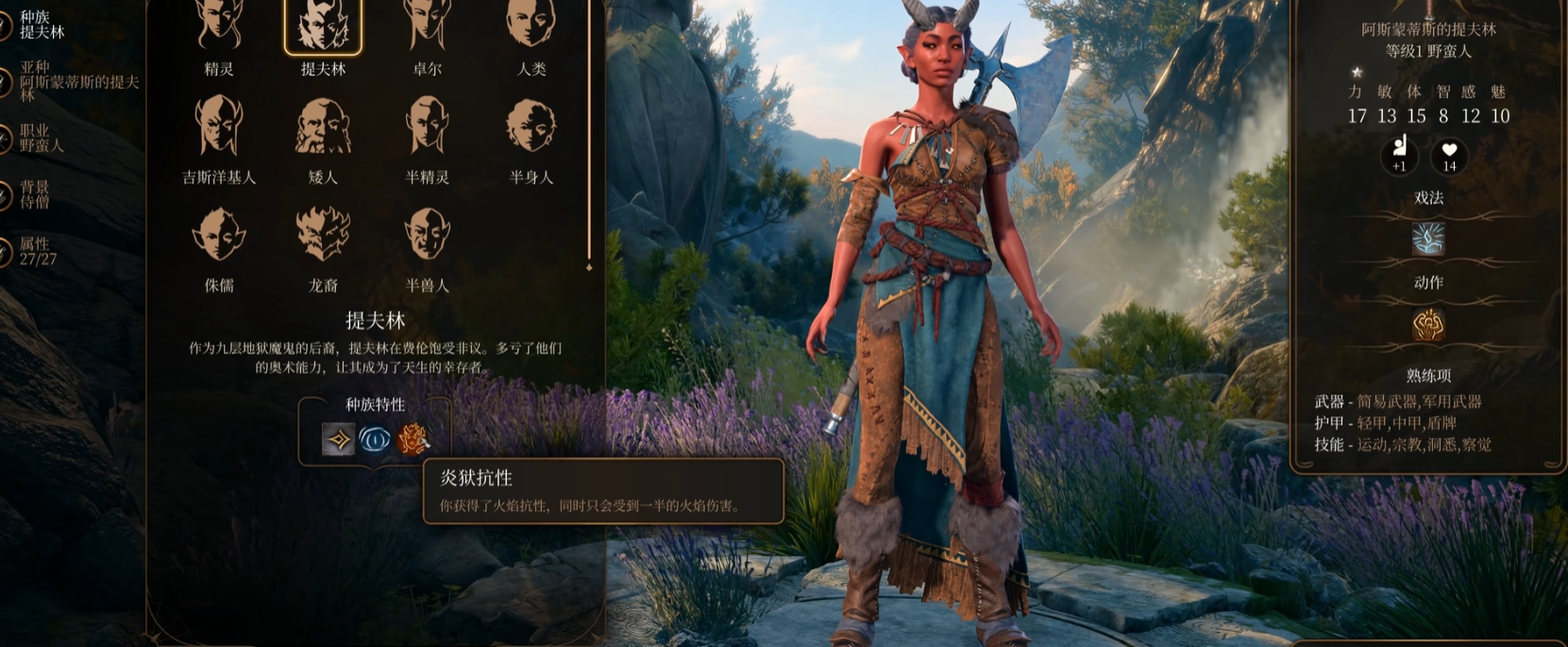The image size is (1568, 647).
Task: Open the 属性 (Abilities) tab
Action: click(x=37, y=251)
